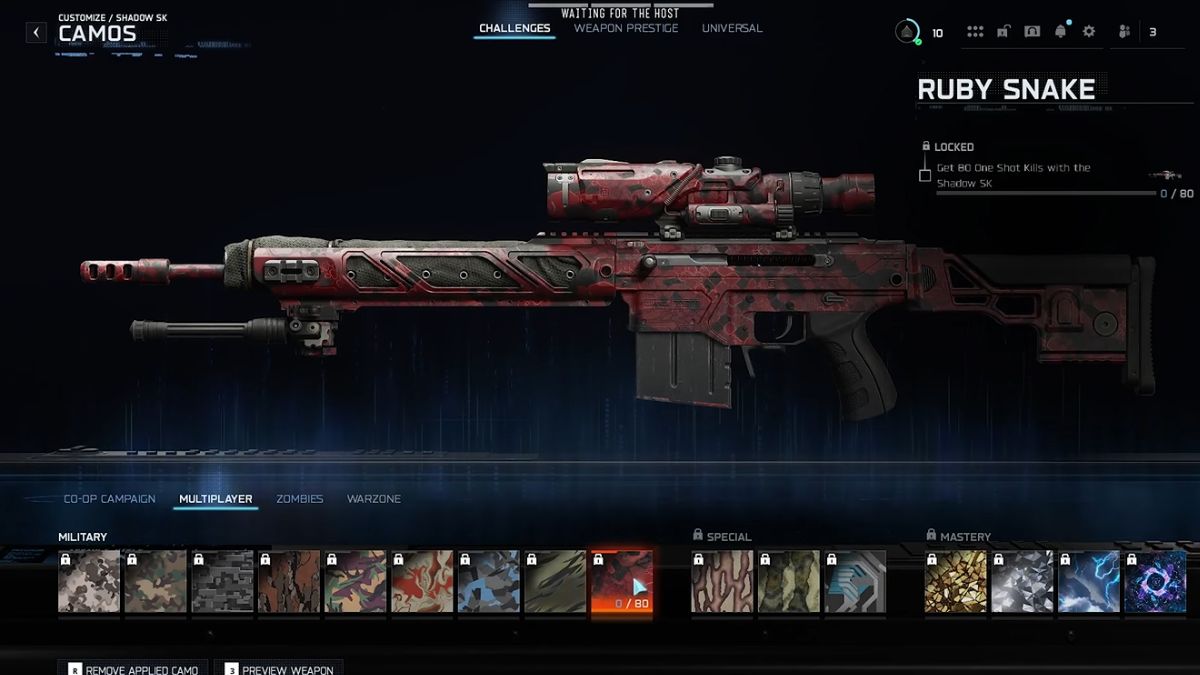
Task: Select the Challenges tab
Action: coord(515,28)
